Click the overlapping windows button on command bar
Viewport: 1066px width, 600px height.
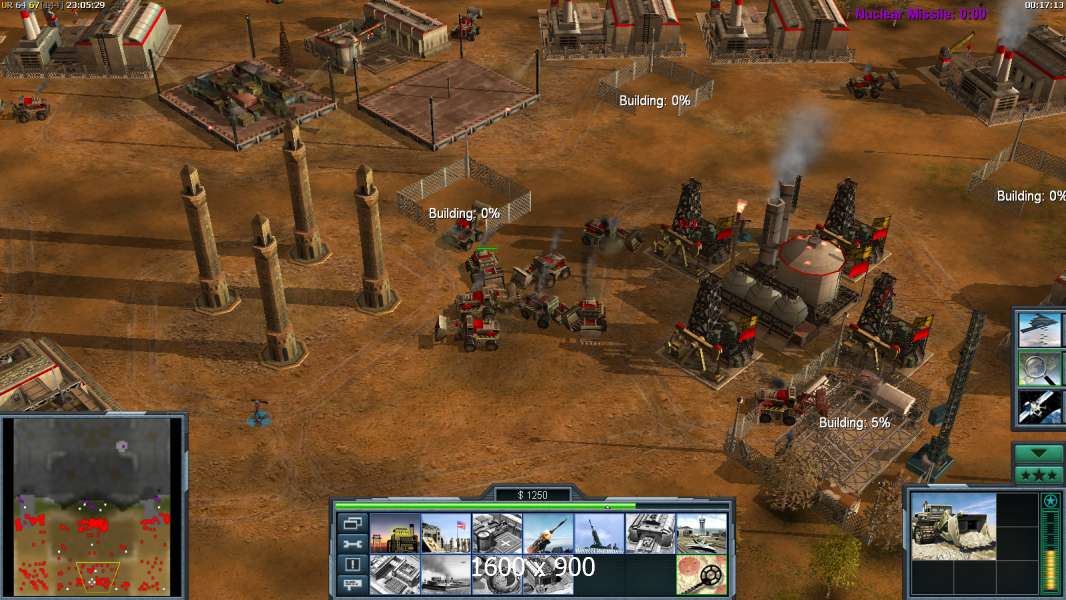point(351,522)
